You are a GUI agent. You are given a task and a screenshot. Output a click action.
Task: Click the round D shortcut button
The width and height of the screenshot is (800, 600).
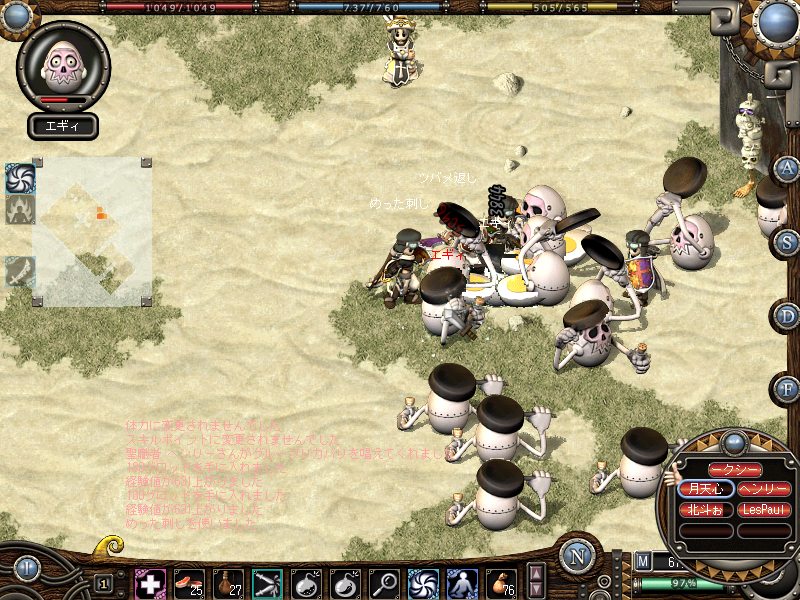pyautogui.click(x=788, y=316)
